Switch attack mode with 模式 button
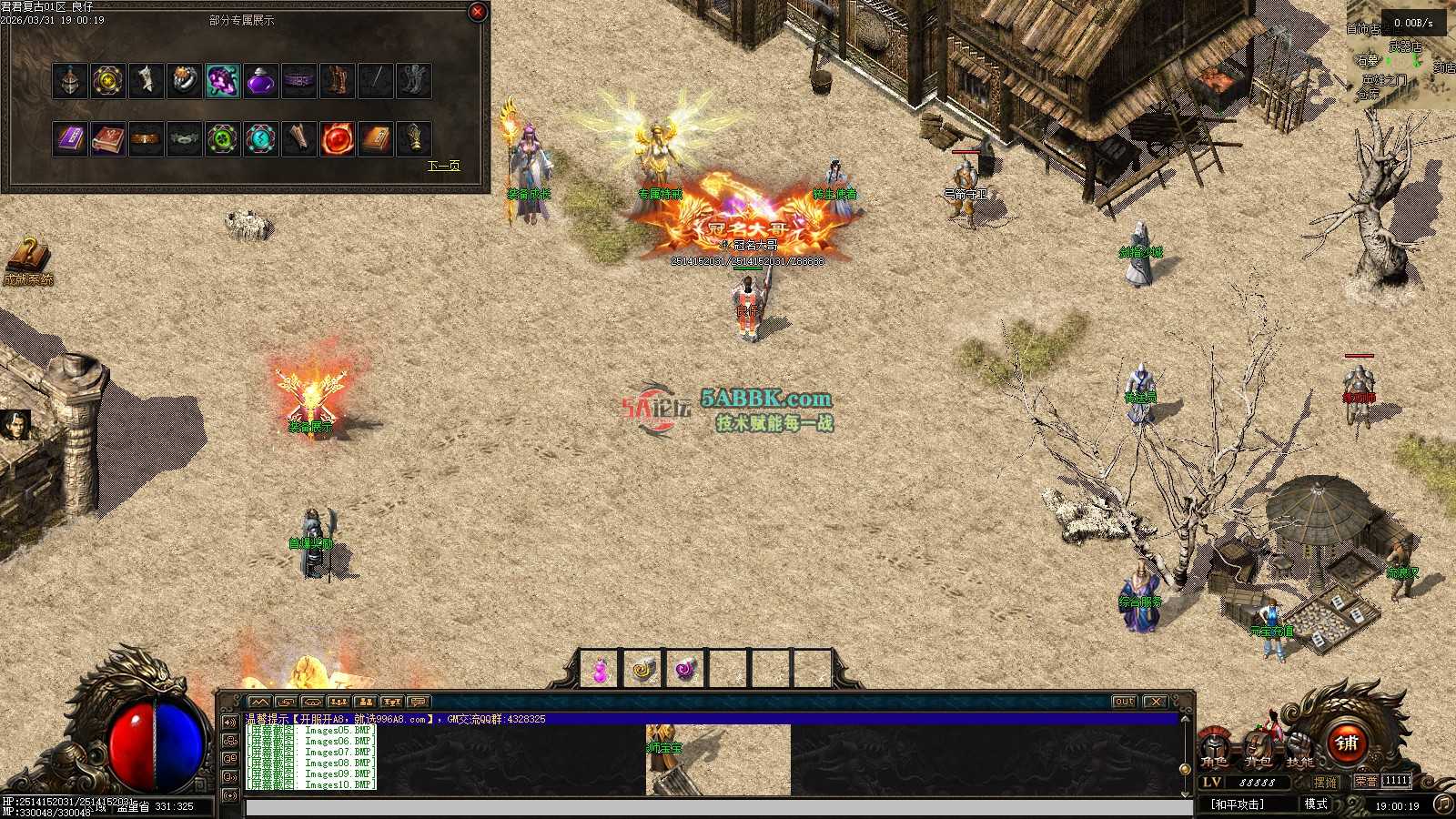This screenshot has height=819, width=1456. pos(1316,804)
